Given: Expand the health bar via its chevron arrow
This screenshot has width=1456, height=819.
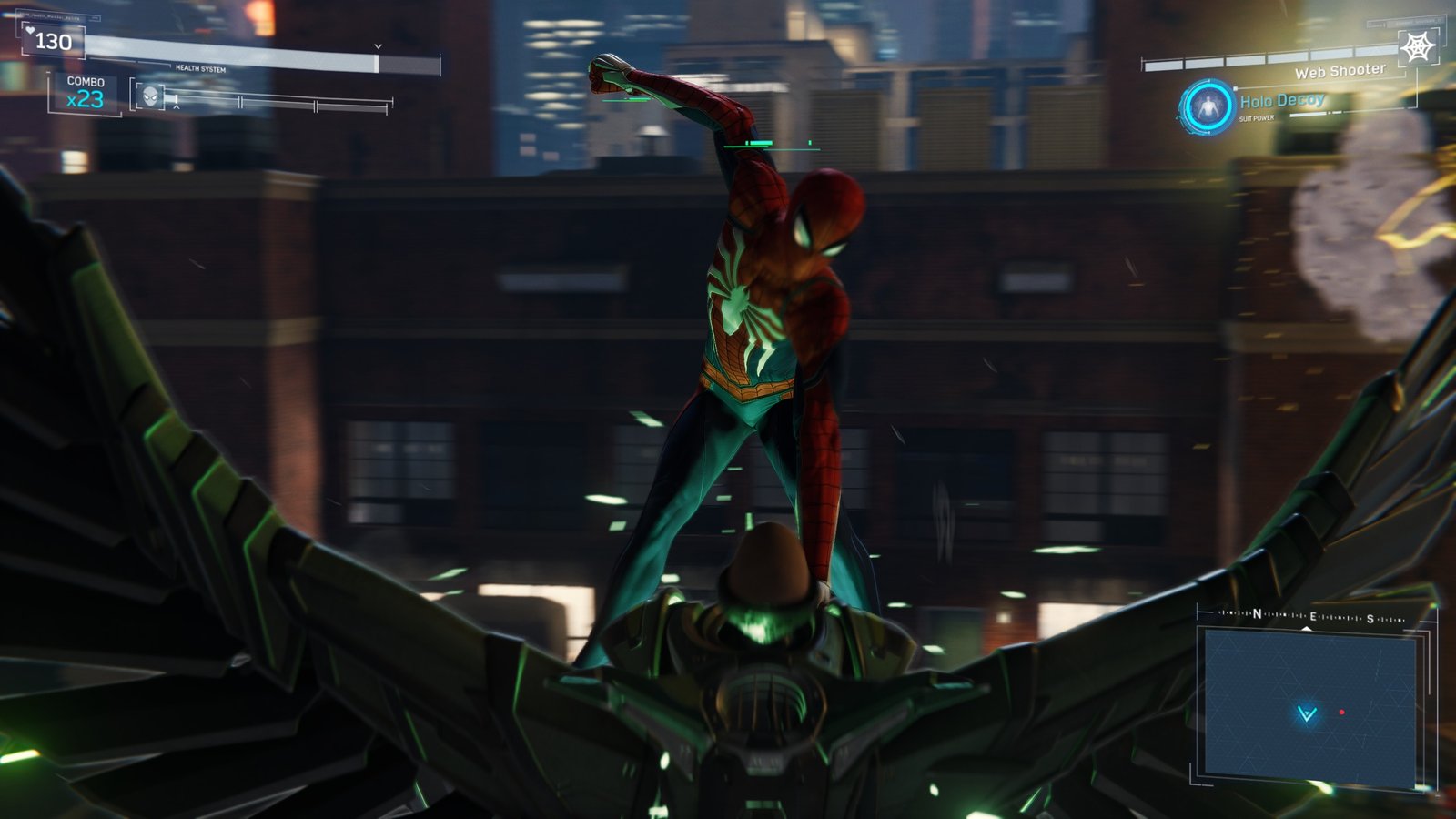Looking at the screenshot, I should click(x=376, y=46).
